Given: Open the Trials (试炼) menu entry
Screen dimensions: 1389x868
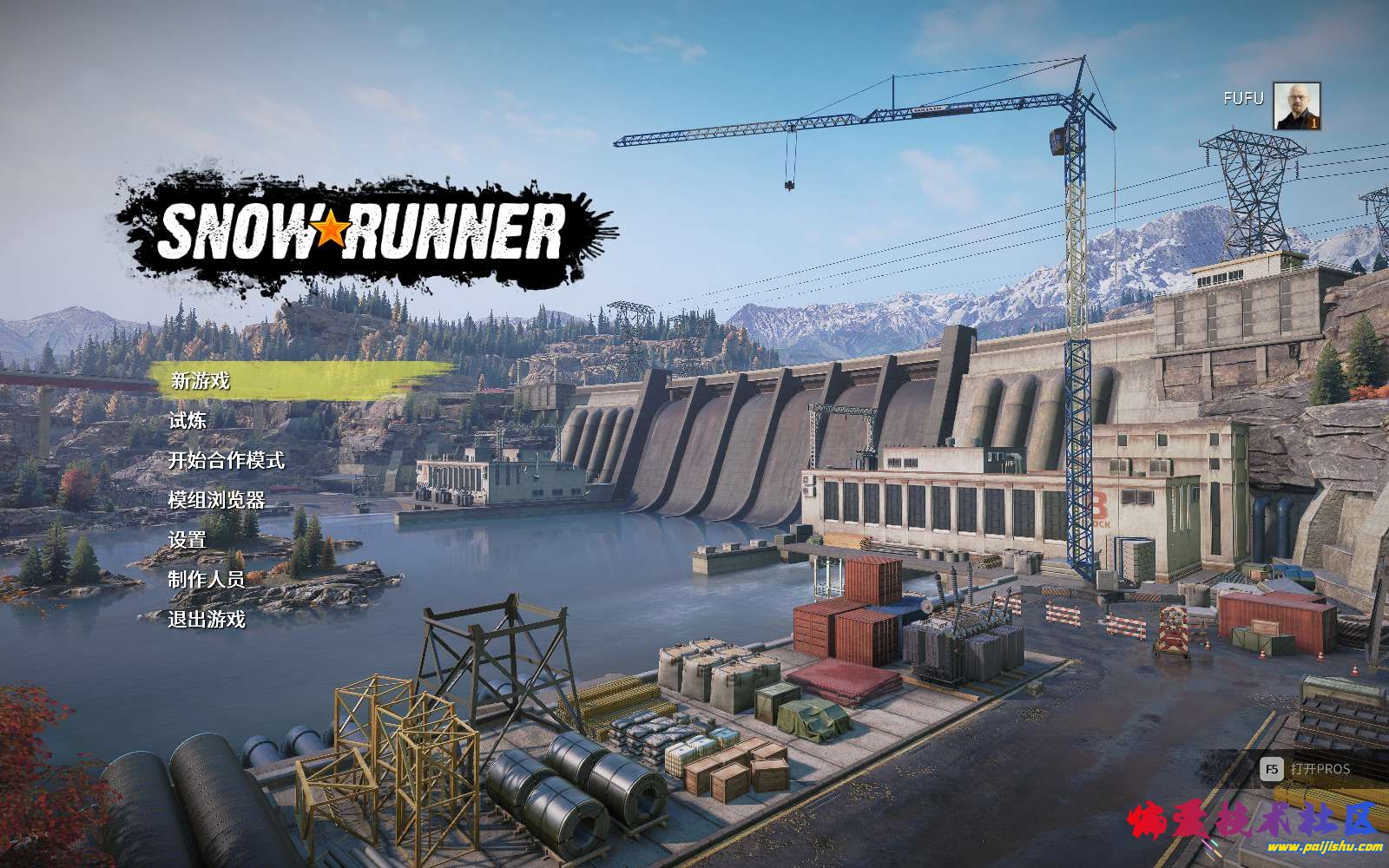Looking at the screenshot, I should point(188,420).
